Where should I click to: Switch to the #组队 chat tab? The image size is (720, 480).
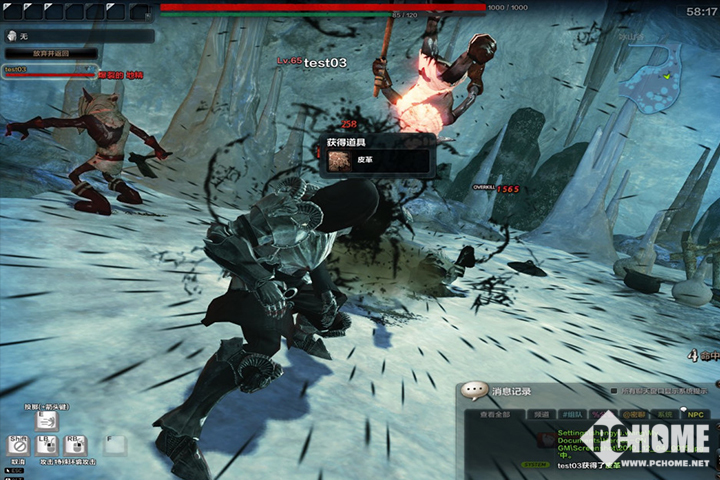click(572, 413)
